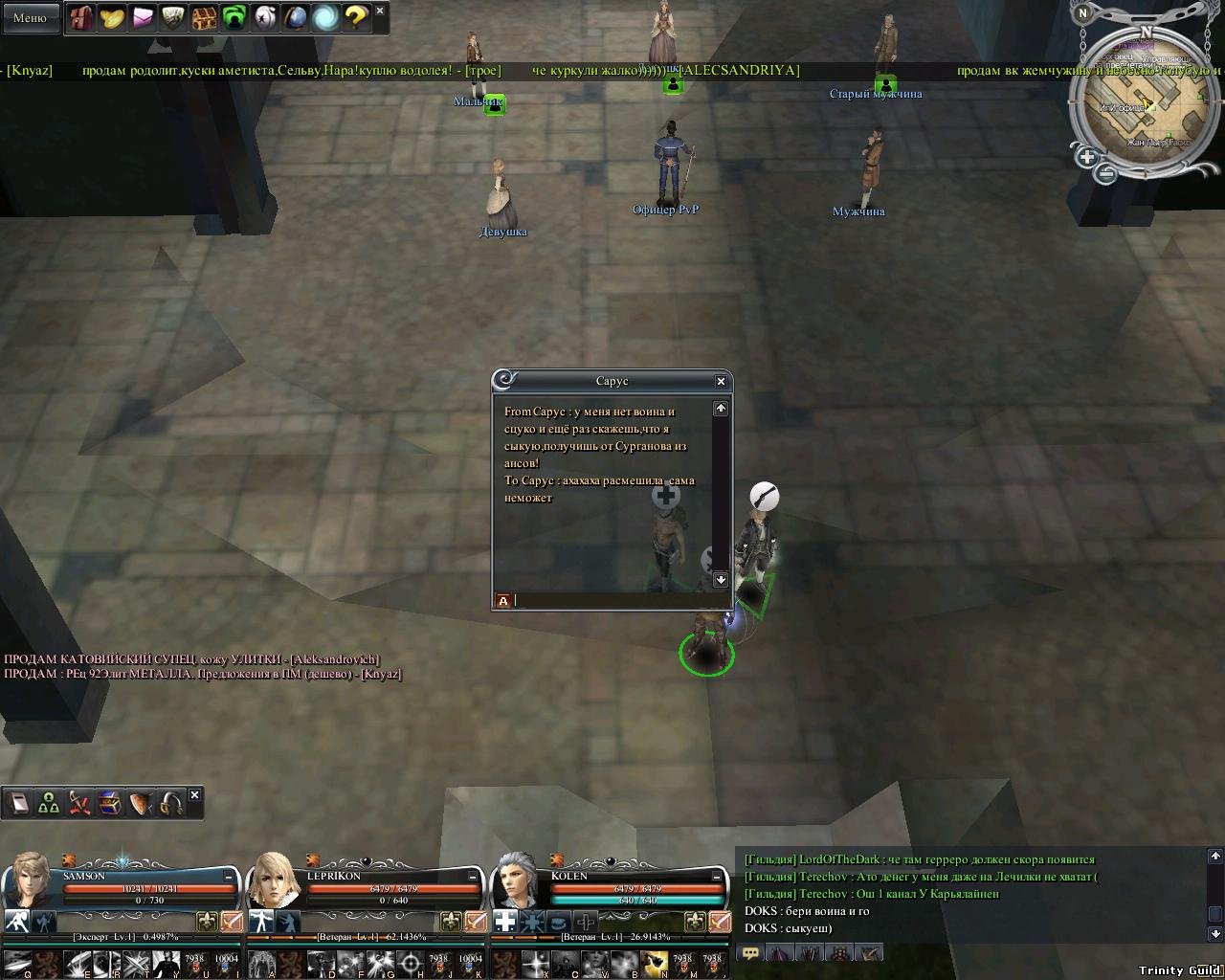Minimize the KOLEN character panel
Screen dimensions: 1225x980
click(x=718, y=876)
